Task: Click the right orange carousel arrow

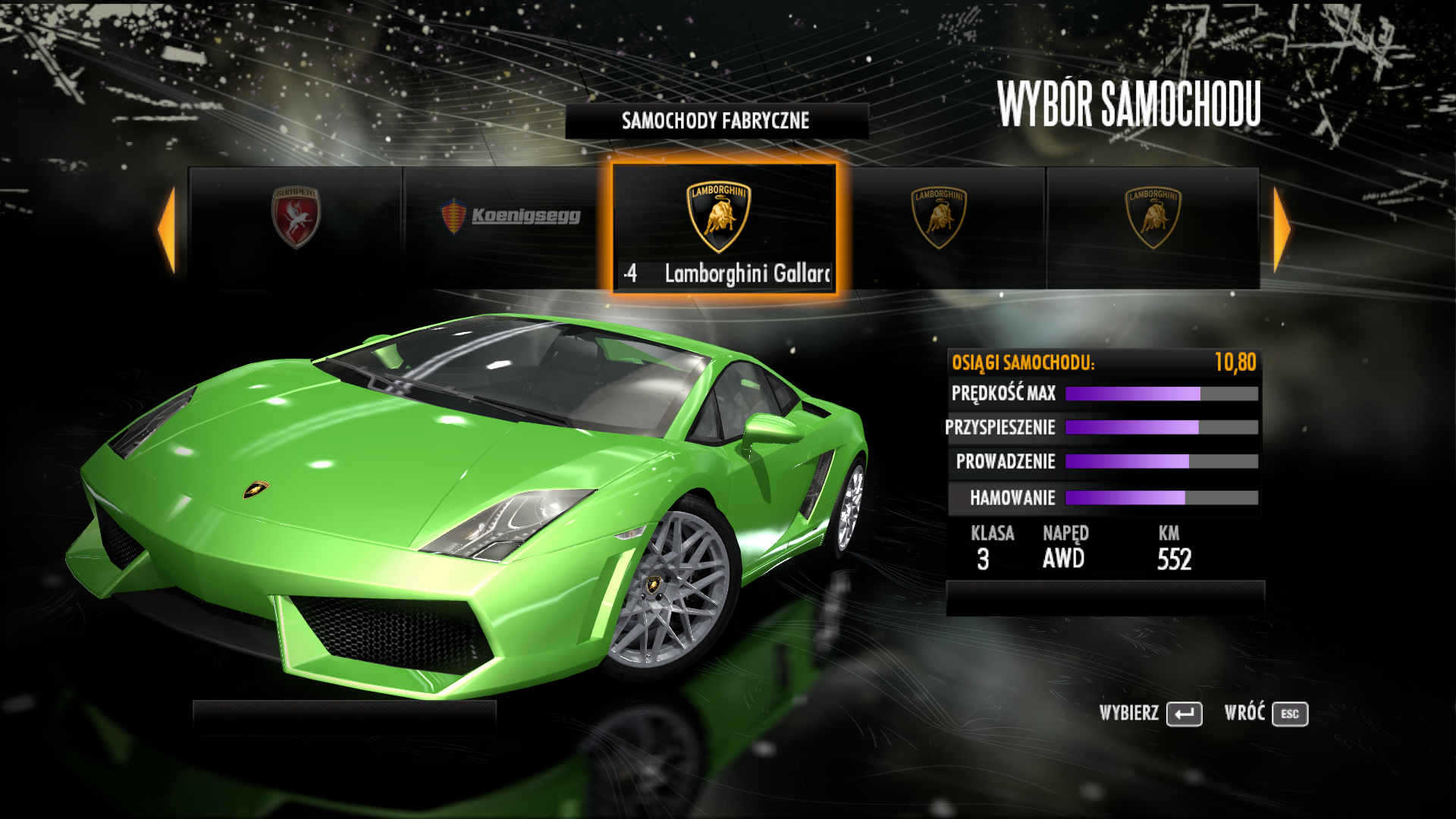Action: 1281,229
